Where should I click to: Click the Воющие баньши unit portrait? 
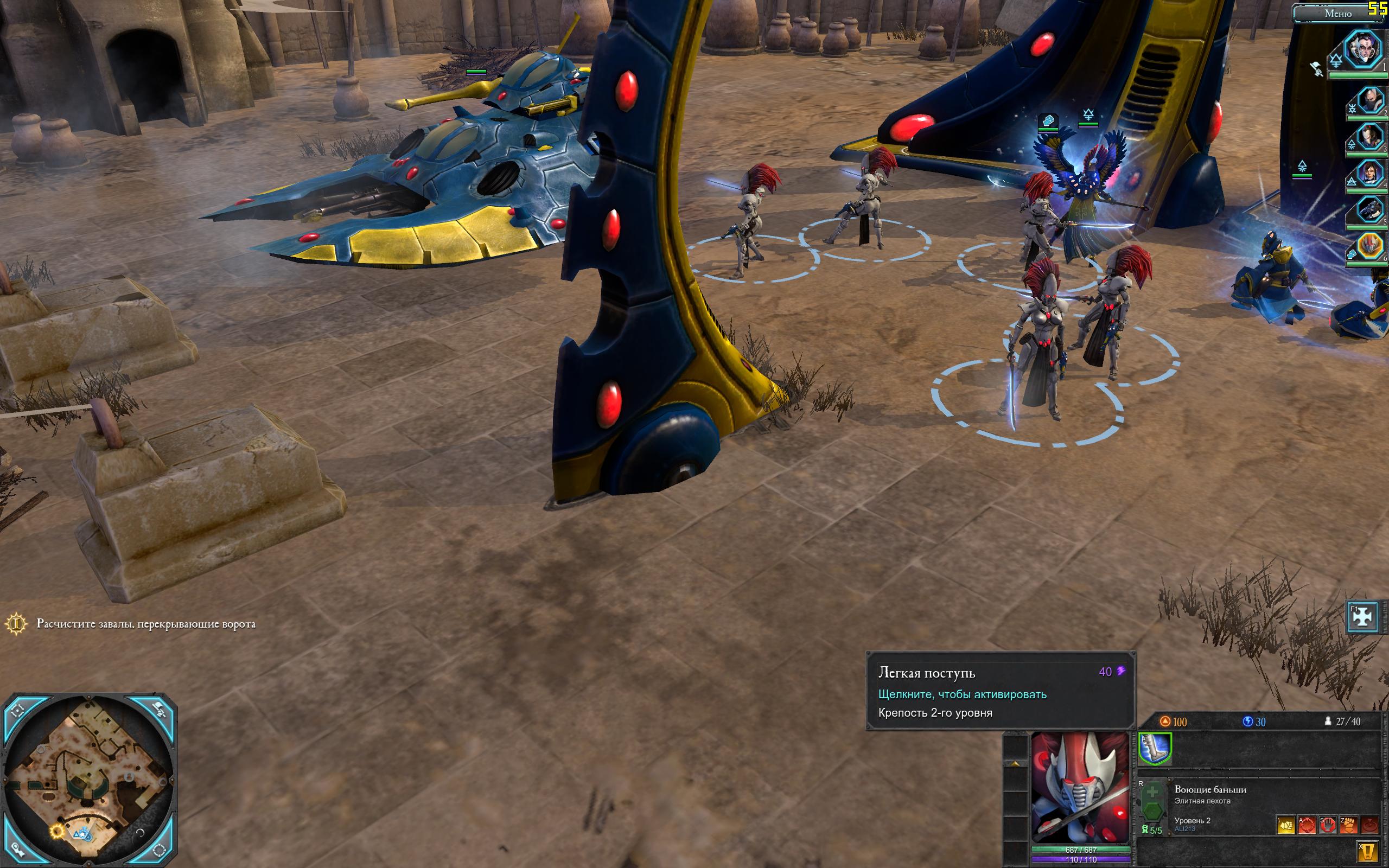(1080, 787)
